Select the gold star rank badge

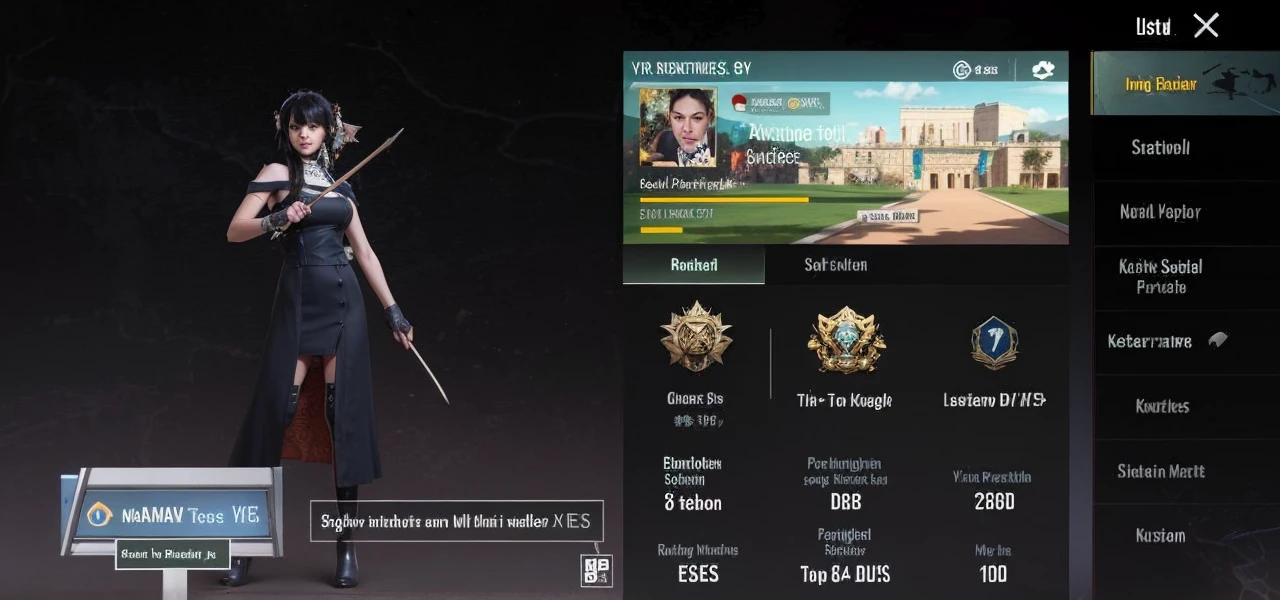click(x=696, y=338)
